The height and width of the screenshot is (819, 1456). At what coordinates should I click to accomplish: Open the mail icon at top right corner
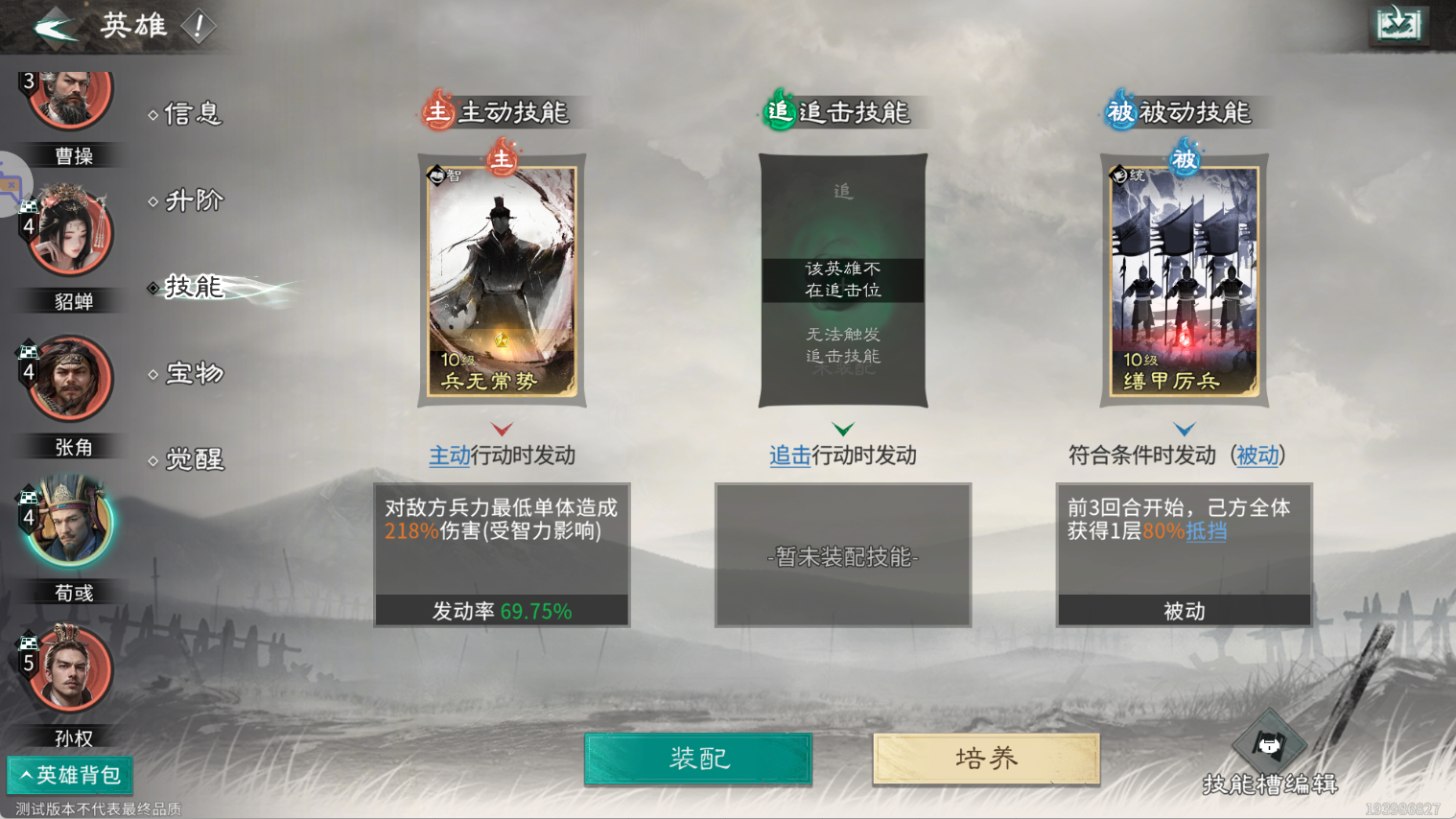(x=1397, y=24)
